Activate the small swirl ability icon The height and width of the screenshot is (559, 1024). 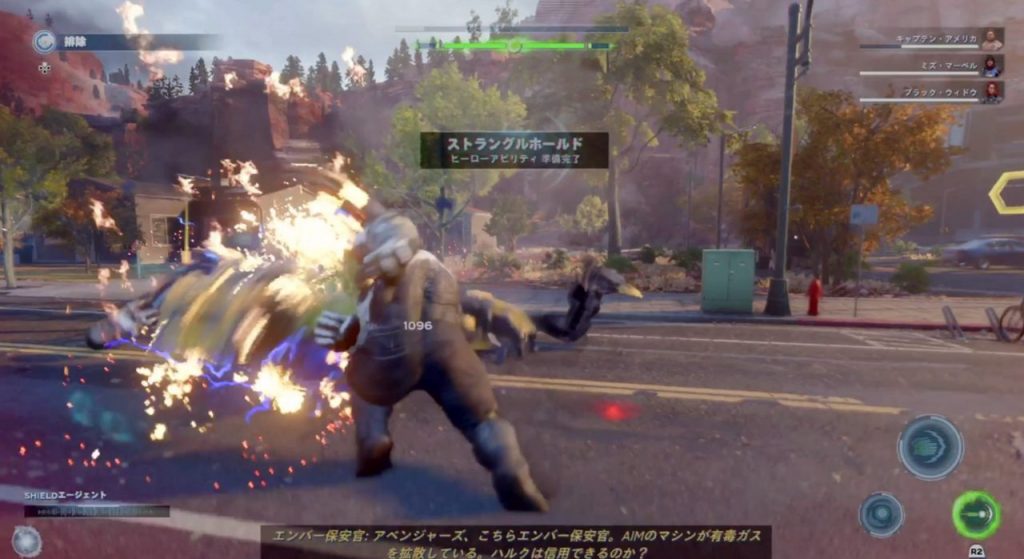[881, 514]
